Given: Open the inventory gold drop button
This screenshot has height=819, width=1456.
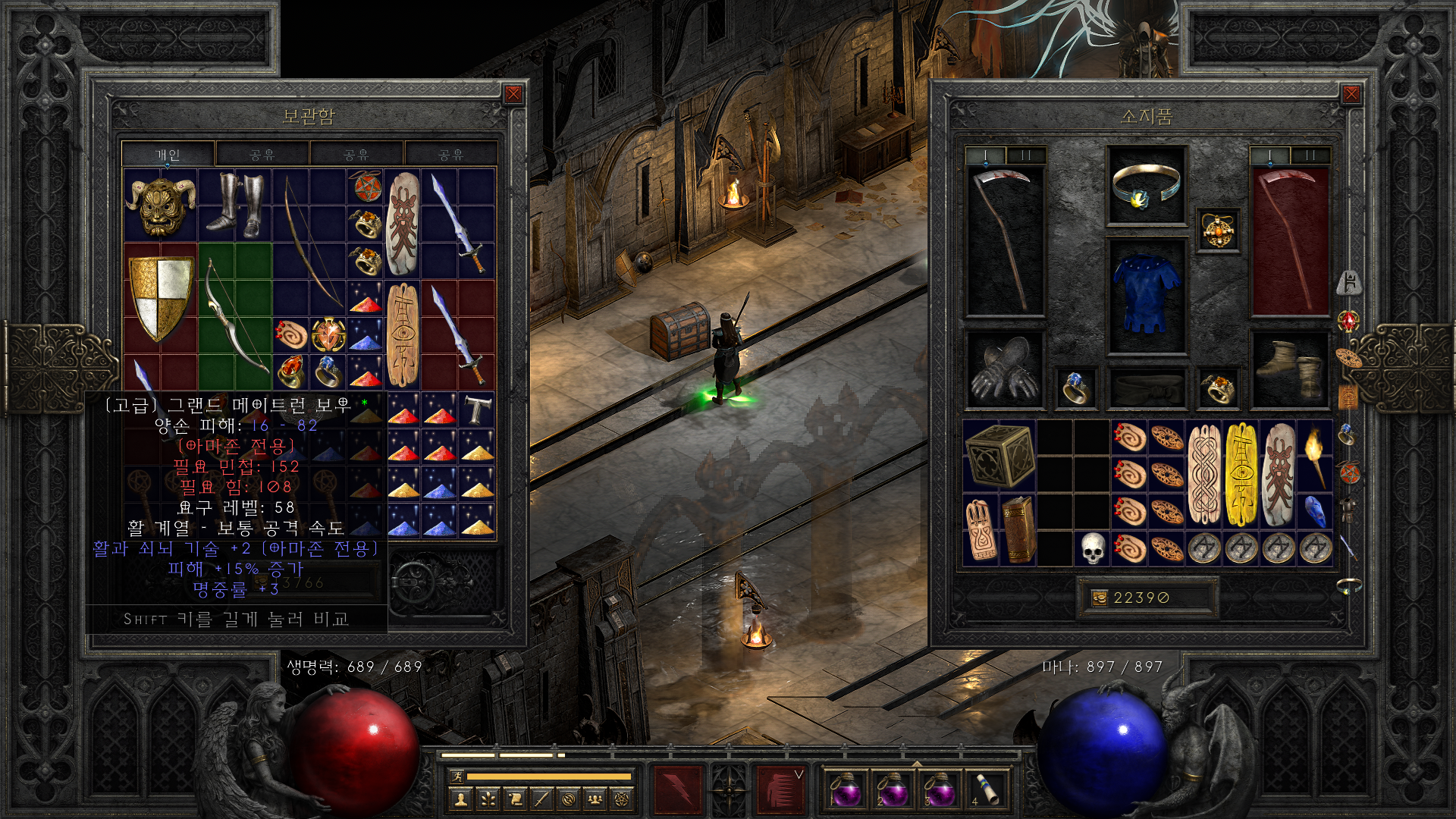Looking at the screenshot, I should pyautogui.click(x=1099, y=598).
